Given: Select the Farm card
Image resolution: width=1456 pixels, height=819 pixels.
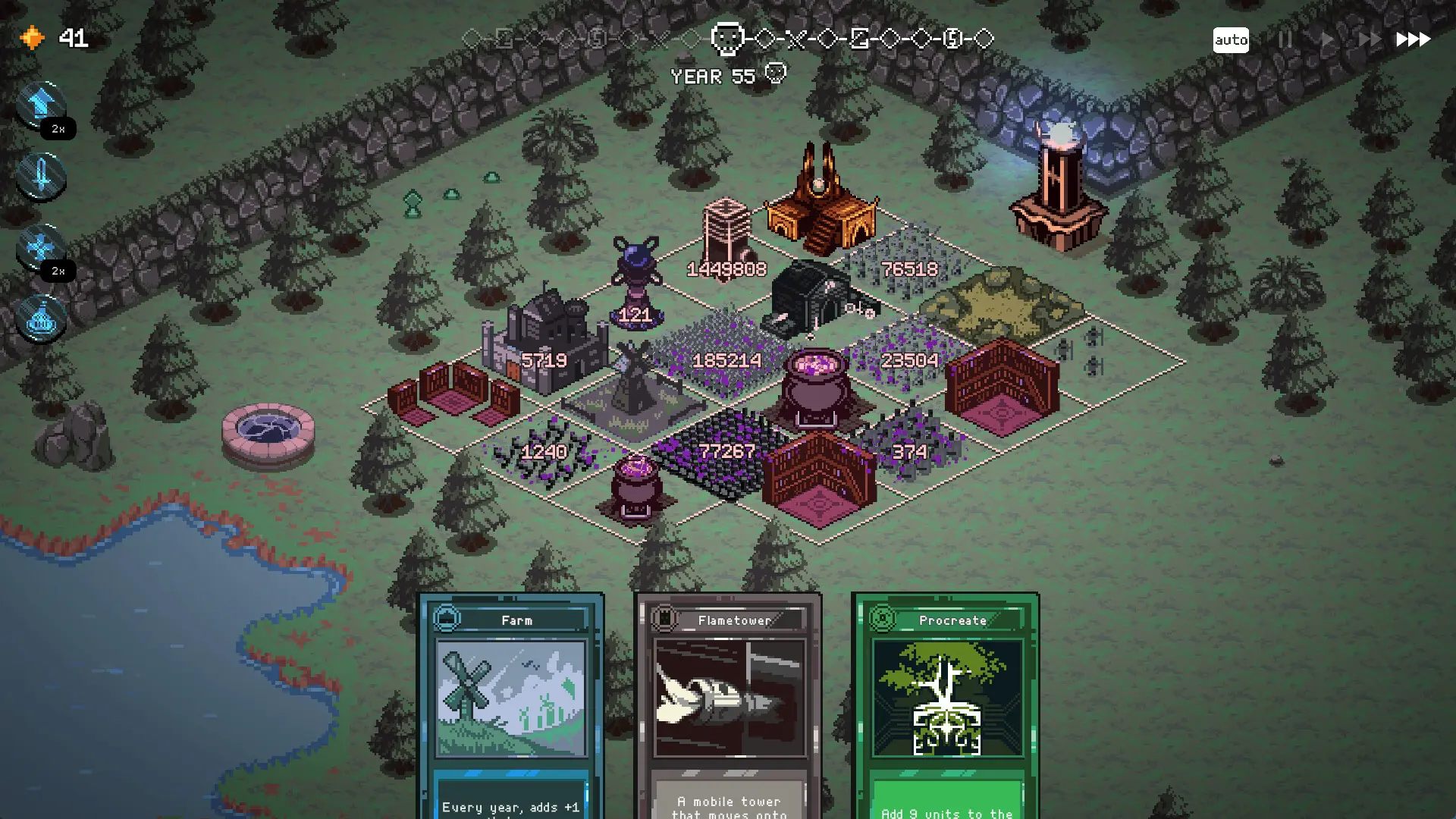Looking at the screenshot, I should point(513,698).
